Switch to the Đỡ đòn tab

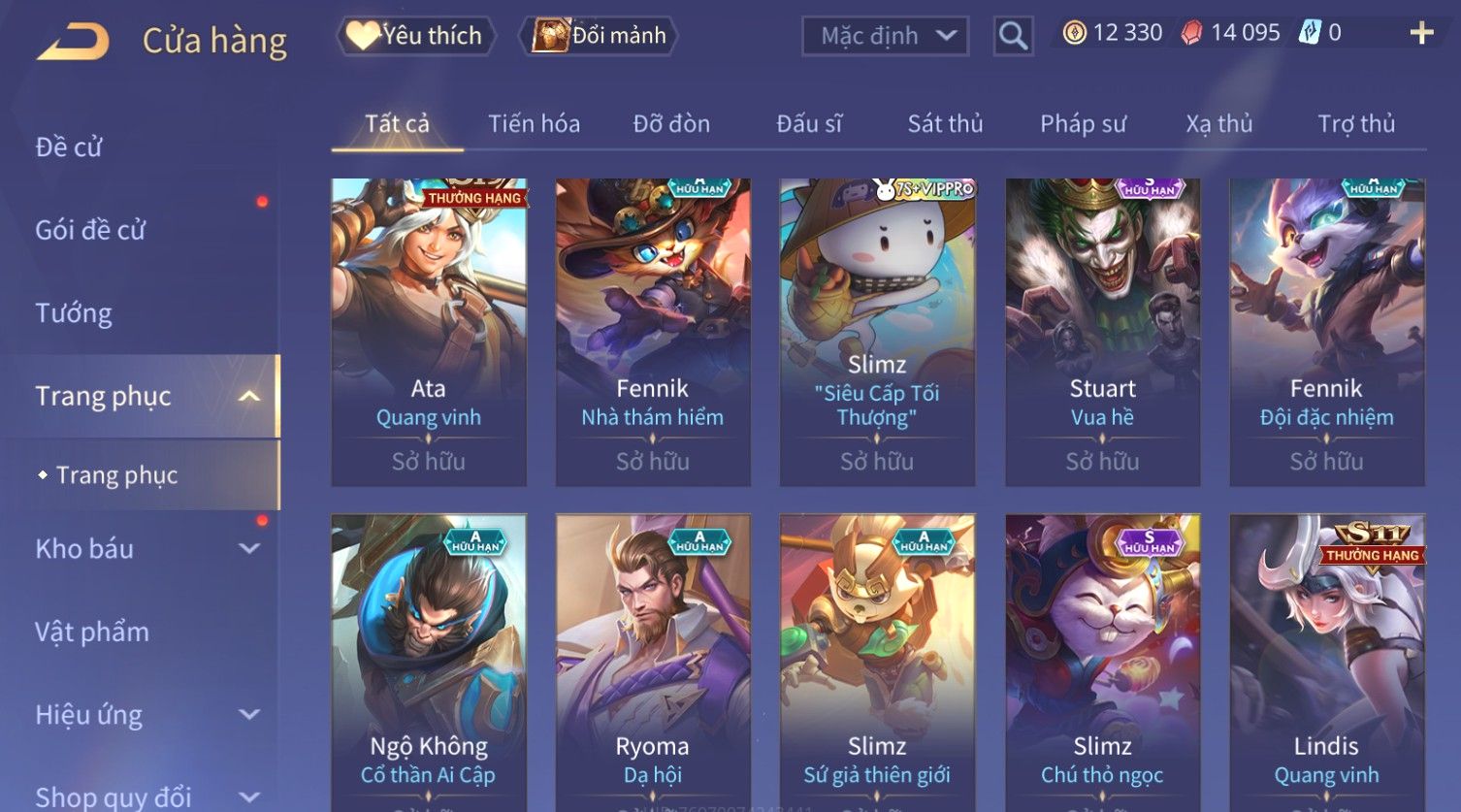click(x=671, y=124)
